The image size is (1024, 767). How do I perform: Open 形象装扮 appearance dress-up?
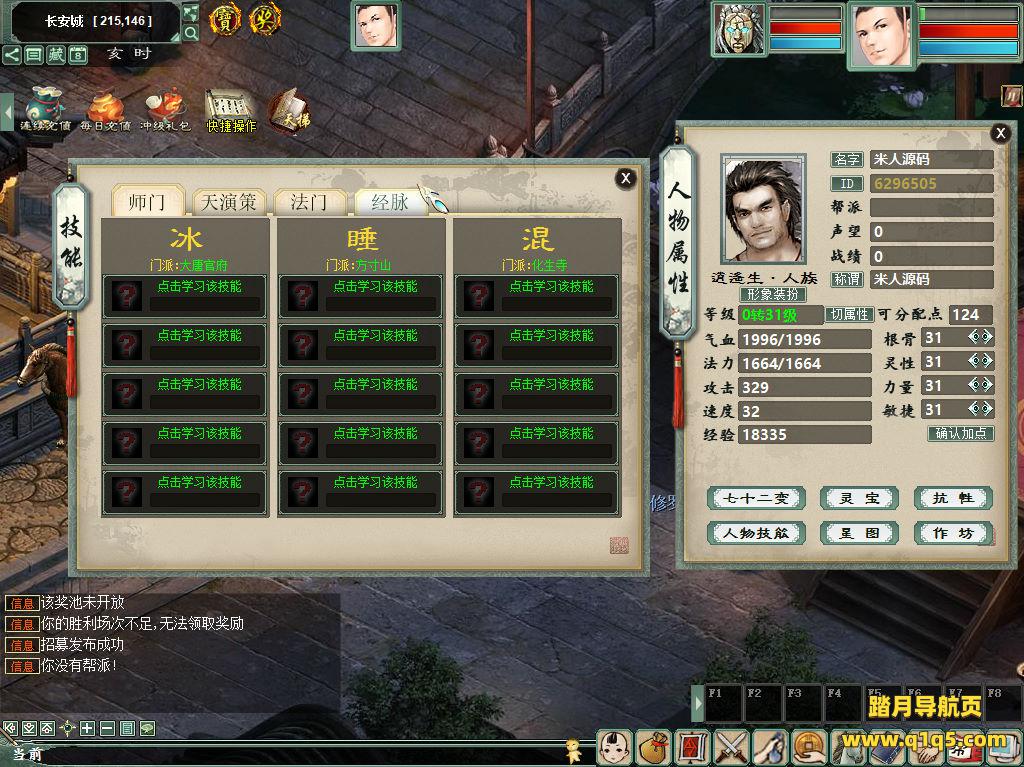click(772, 295)
